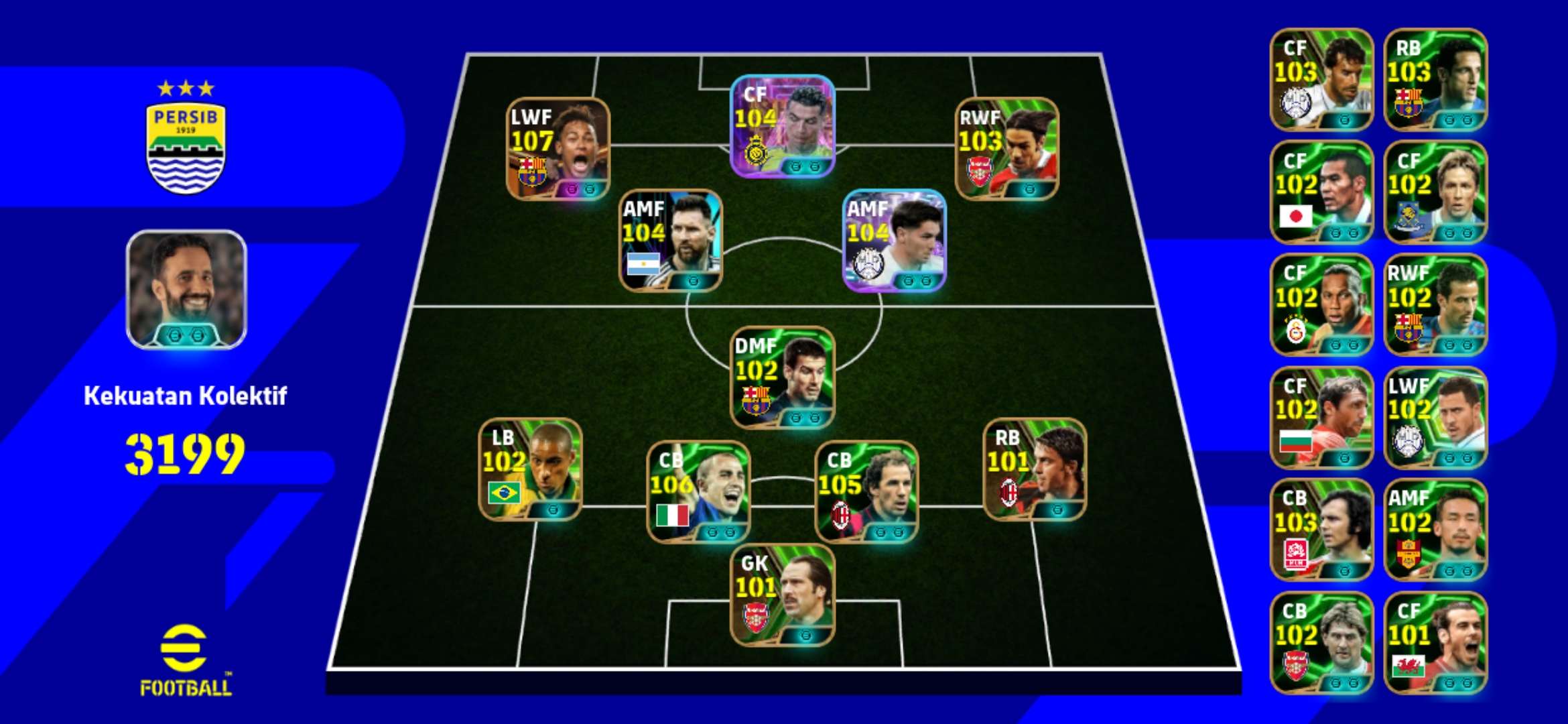Select the substitute RB 103 card
This screenshot has width=1568, height=724.
(1435, 79)
